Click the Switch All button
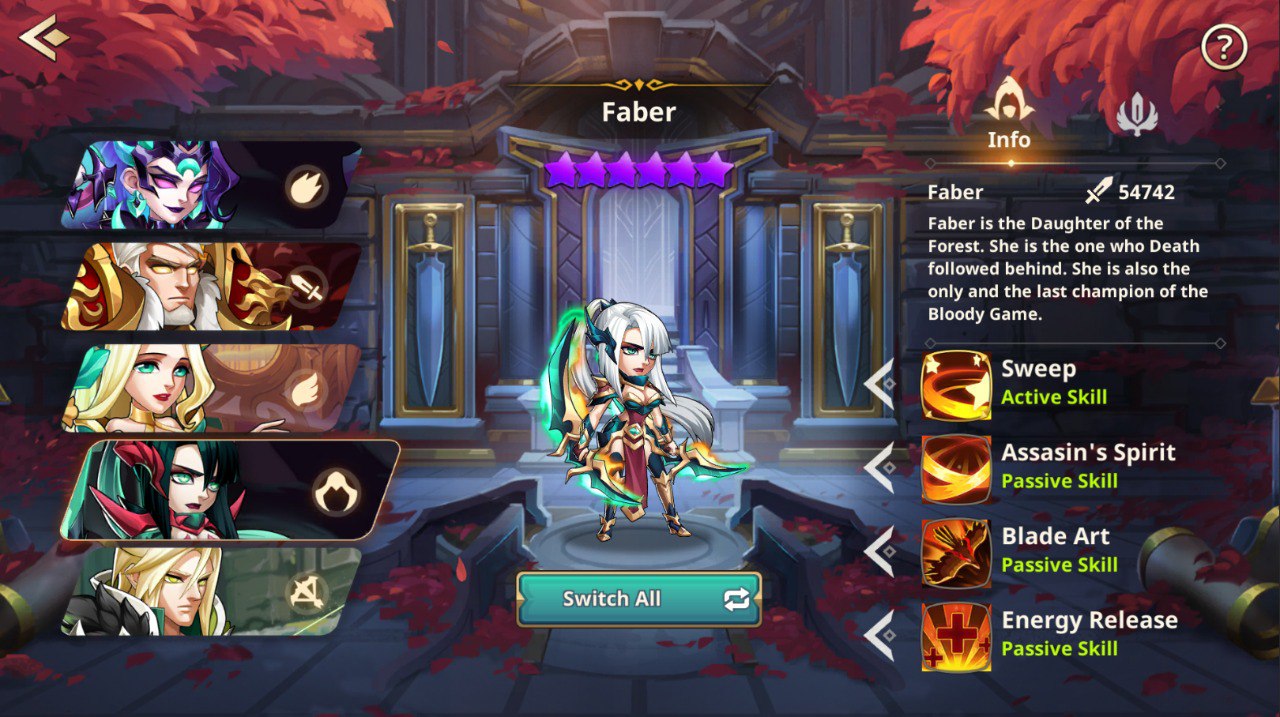Image resolution: width=1280 pixels, height=717 pixels. (x=638, y=599)
